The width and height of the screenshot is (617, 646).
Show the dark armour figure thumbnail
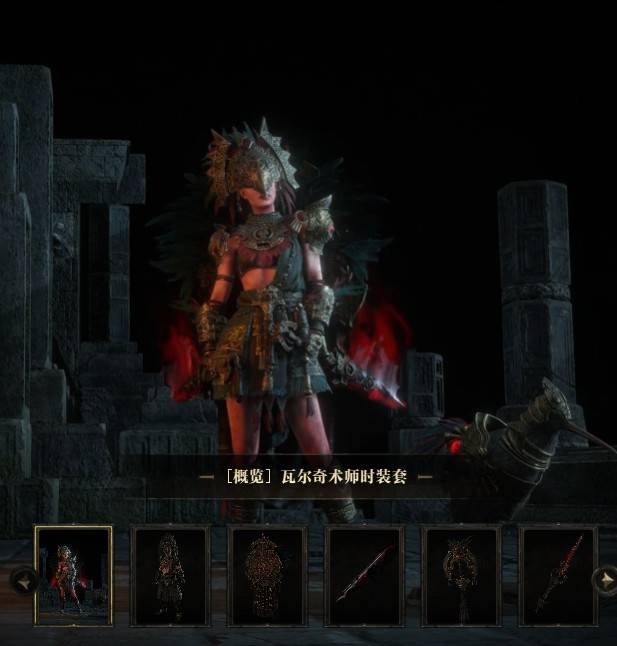pyautogui.click(x=170, y=575)
